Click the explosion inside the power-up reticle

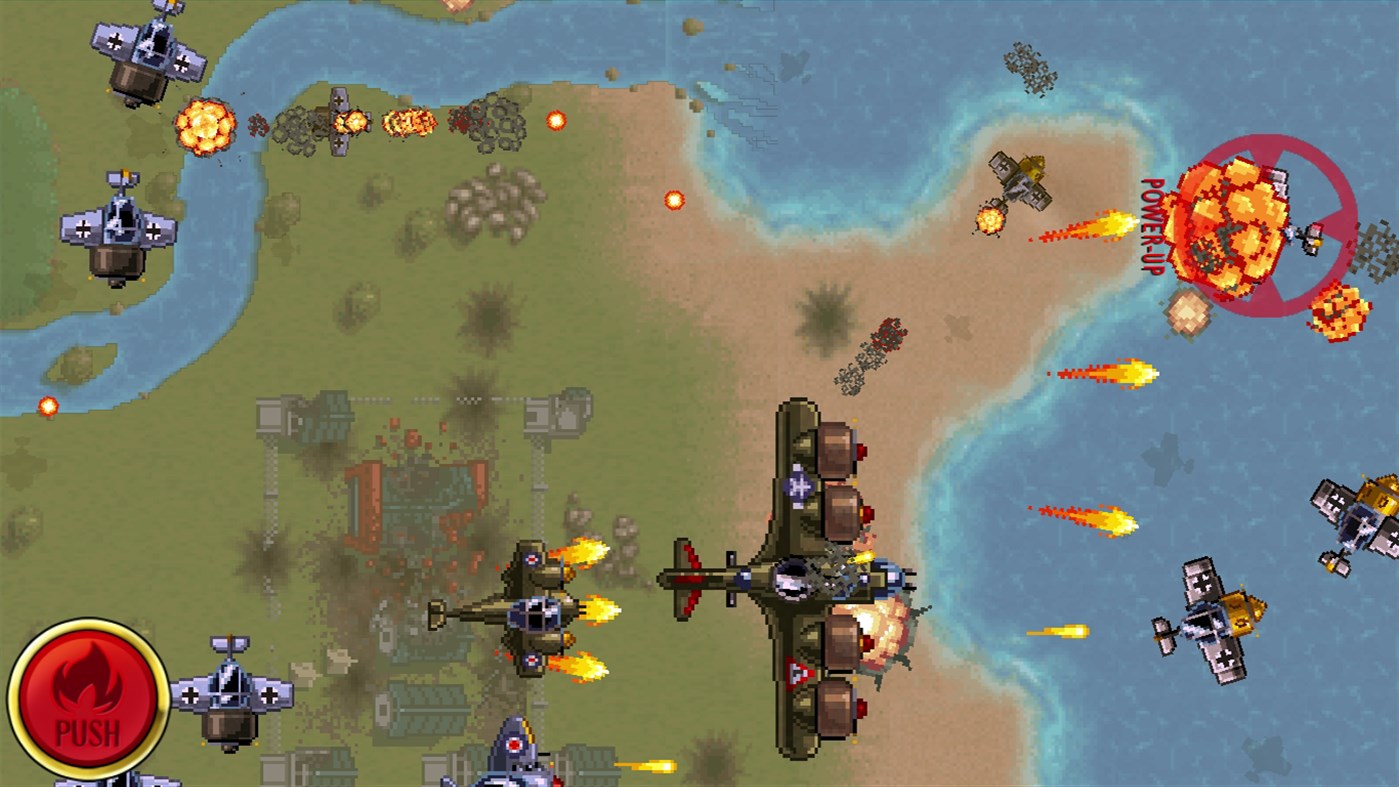click(1240, 225)
